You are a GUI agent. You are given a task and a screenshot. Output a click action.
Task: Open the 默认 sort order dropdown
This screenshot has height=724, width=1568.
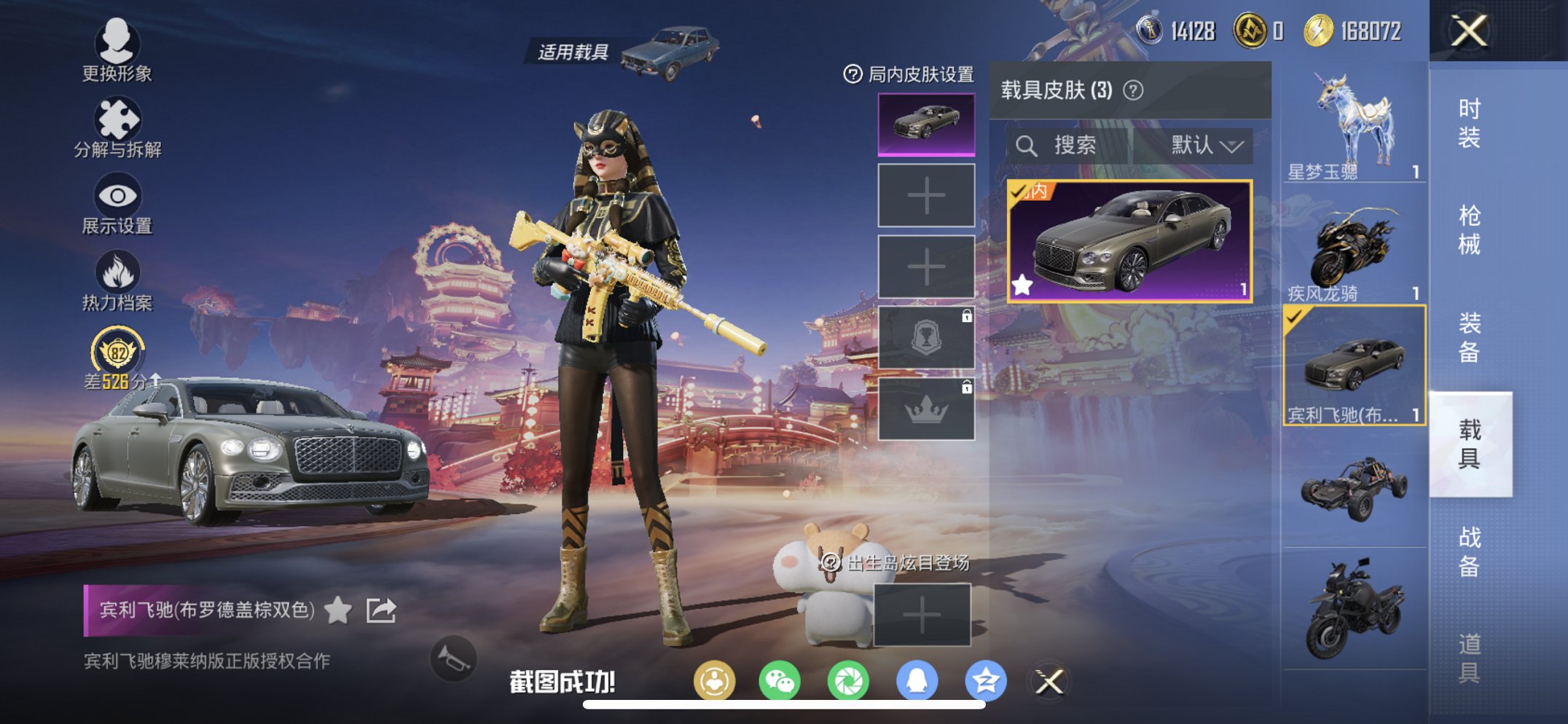pos(1209,146)
